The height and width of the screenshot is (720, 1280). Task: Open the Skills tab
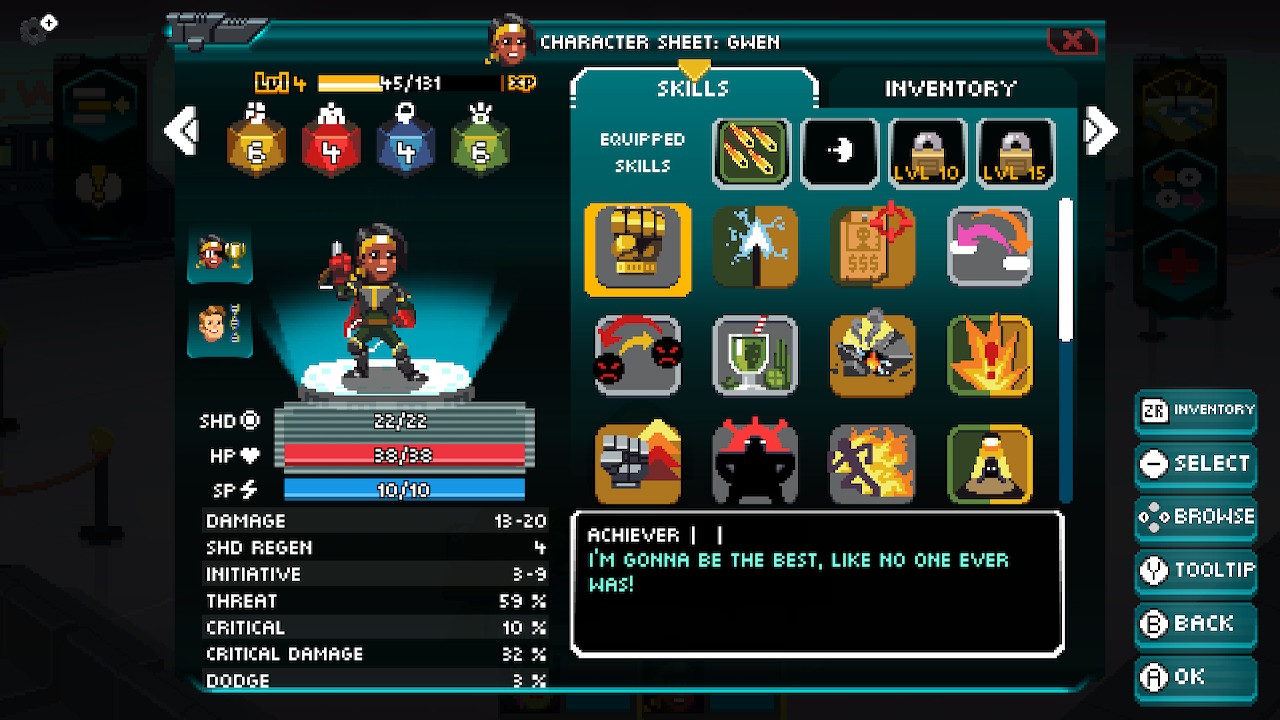coord(692,88)
